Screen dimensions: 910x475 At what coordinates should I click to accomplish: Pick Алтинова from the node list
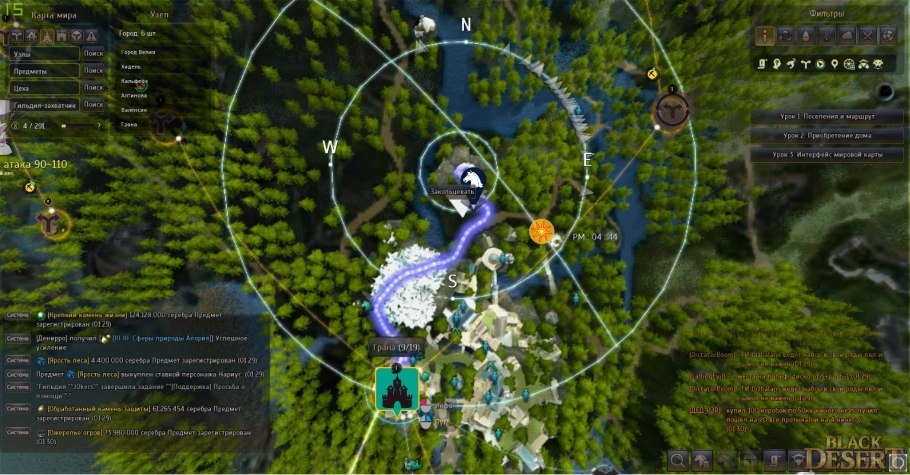point(134,95)
